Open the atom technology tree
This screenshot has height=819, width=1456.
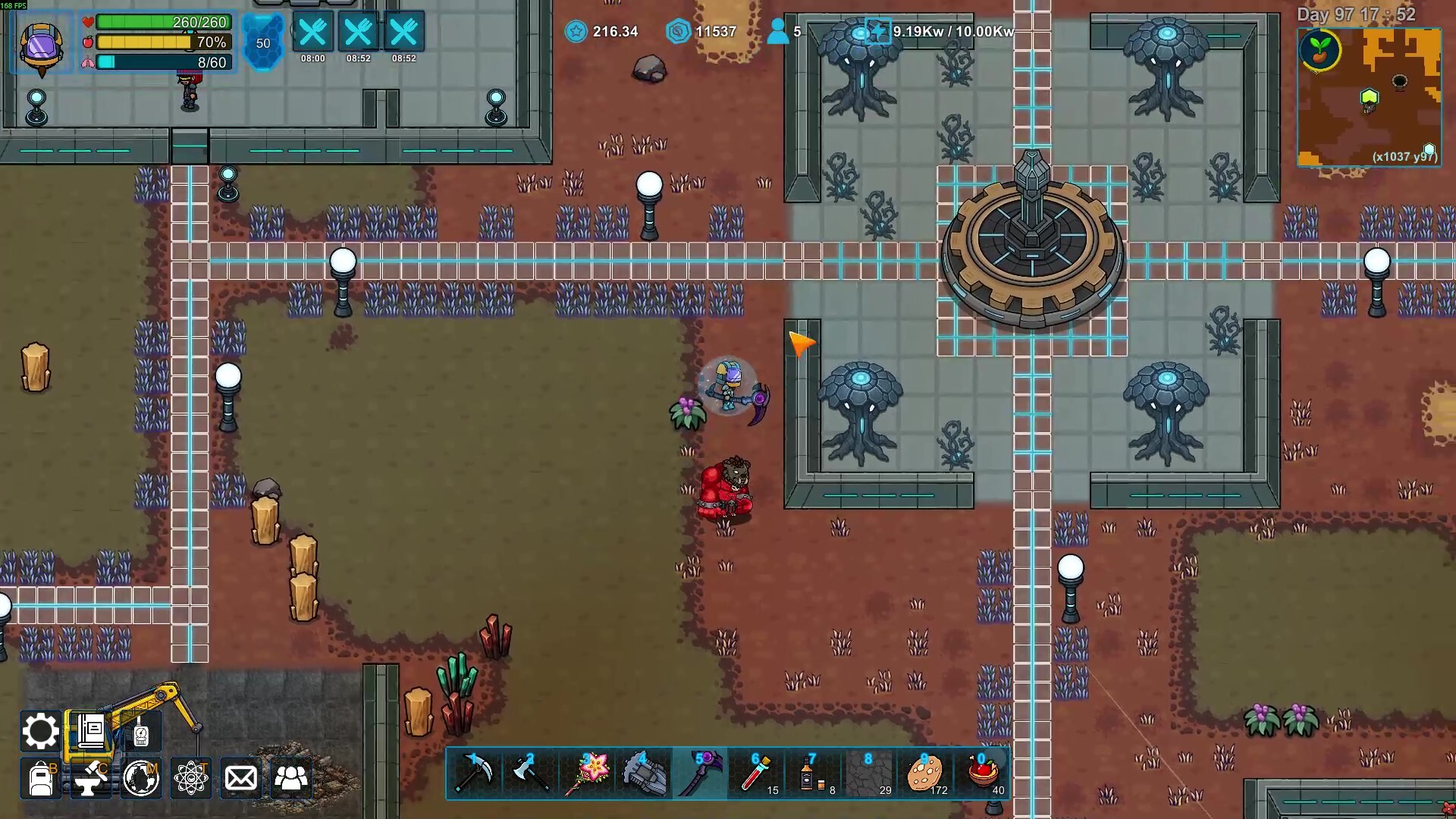point(191,779)
